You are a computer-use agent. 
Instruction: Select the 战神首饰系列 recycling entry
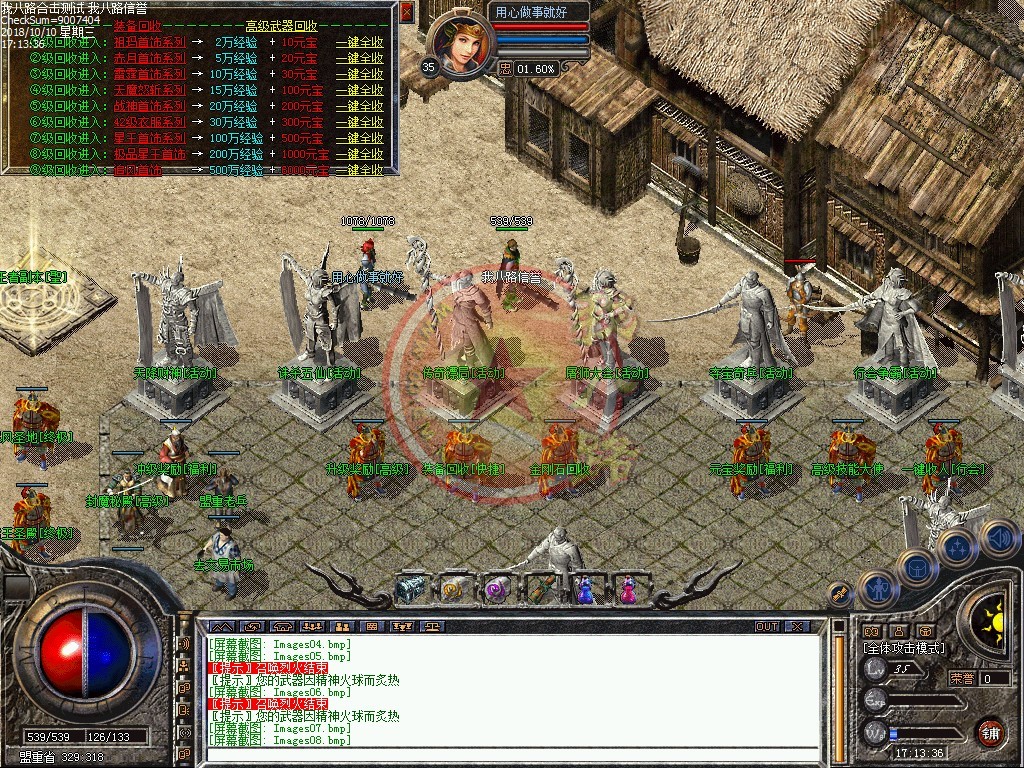tap(150, 106)
